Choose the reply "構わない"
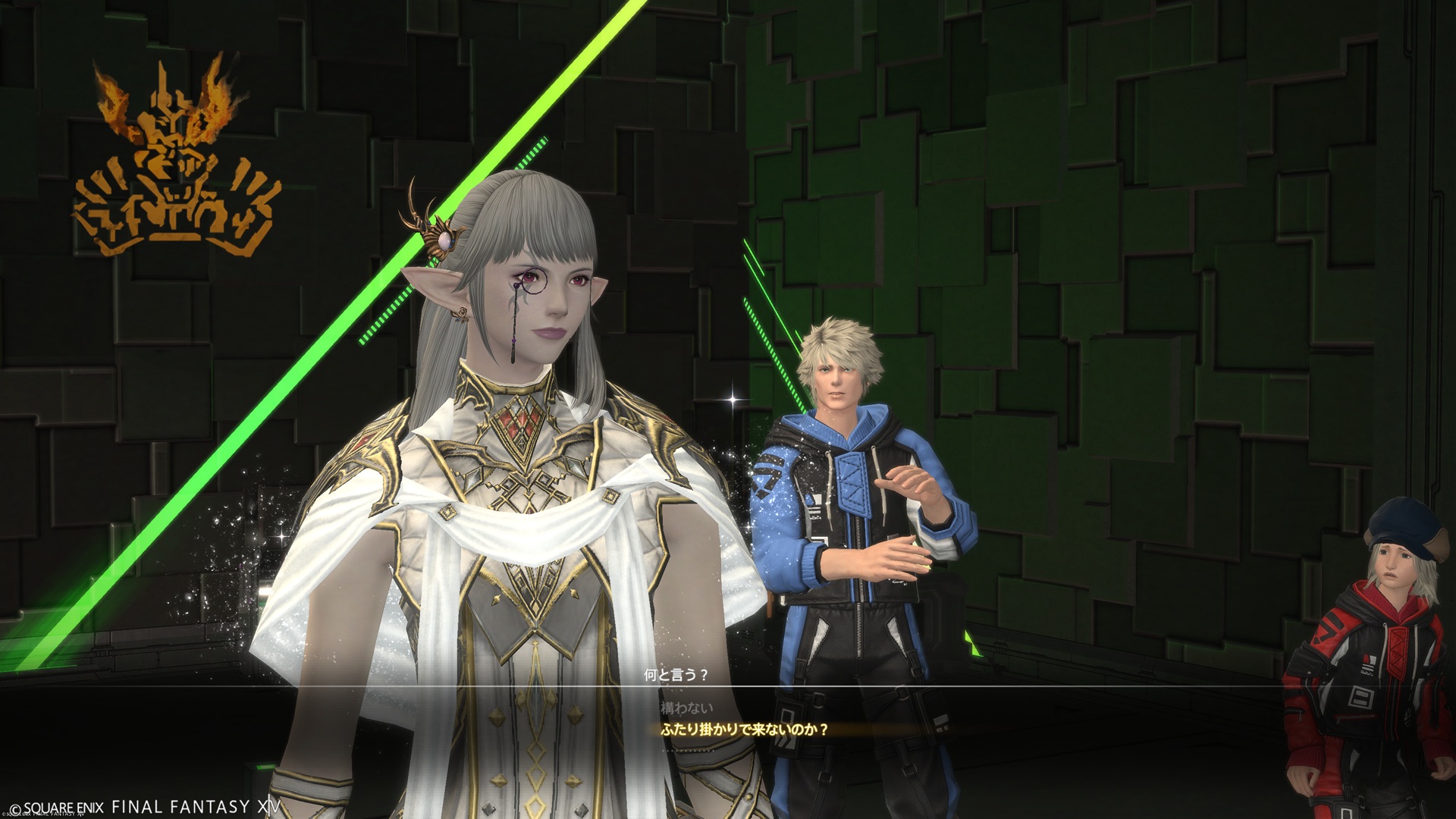Screen dimensions: 1456x819 687,708
